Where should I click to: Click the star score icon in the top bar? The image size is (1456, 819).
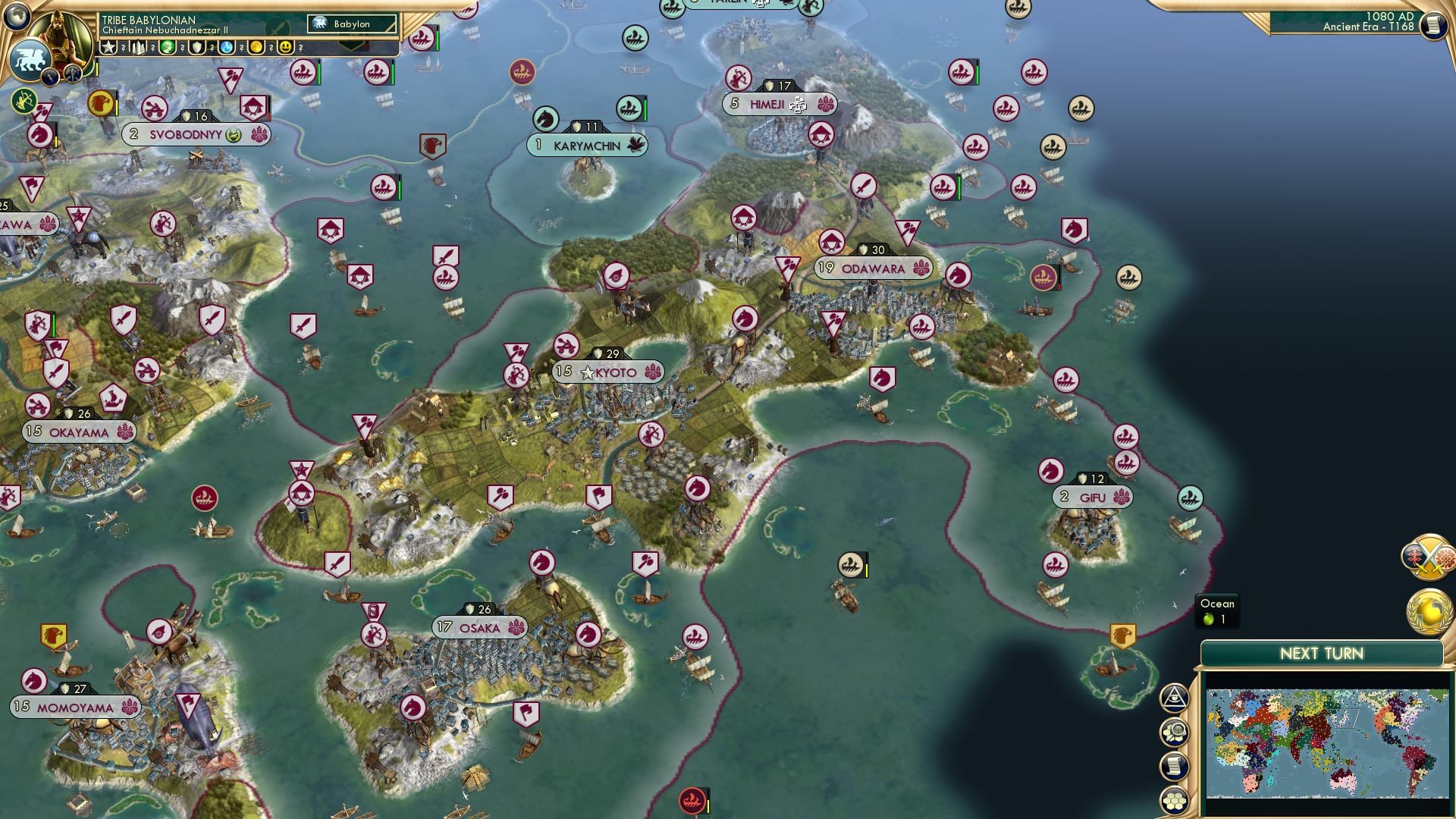(x=108, y=49)
